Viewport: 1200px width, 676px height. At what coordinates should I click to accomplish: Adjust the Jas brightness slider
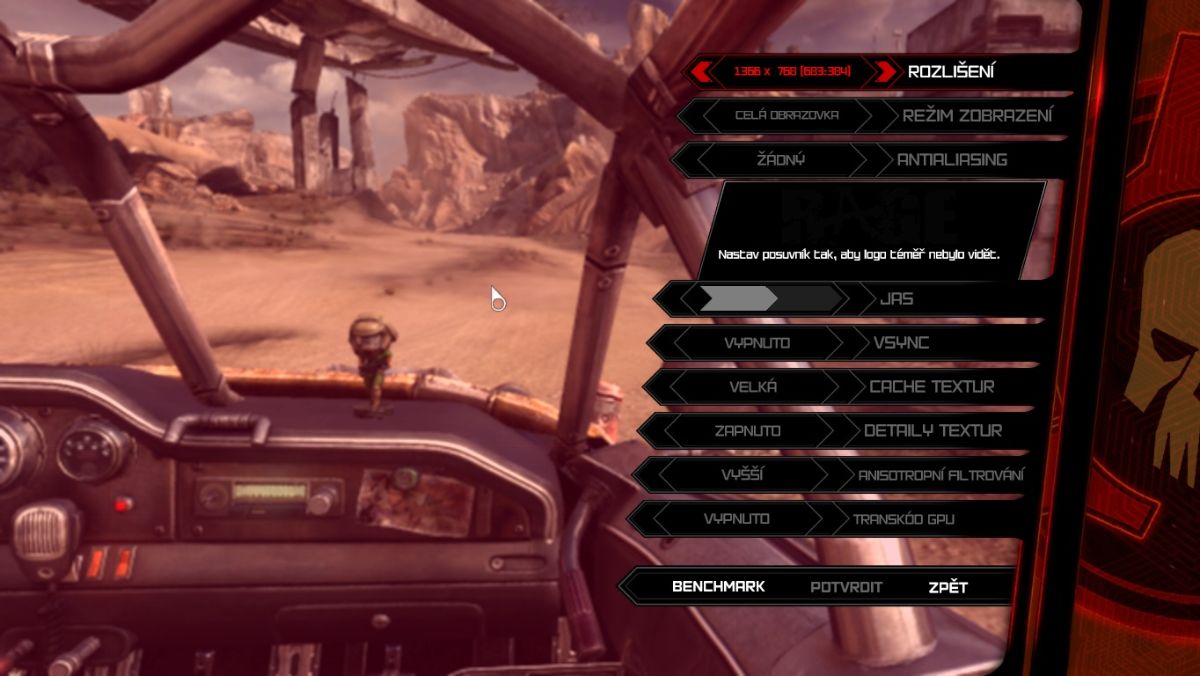770,298
